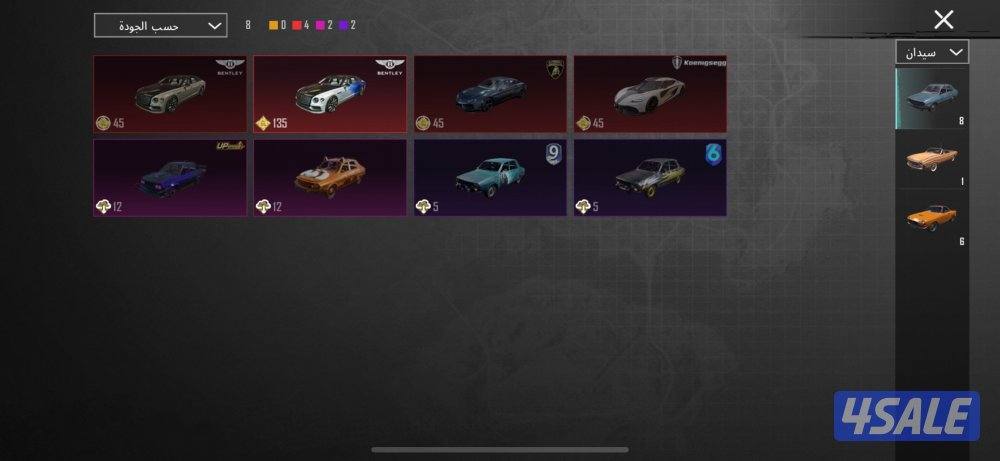Select the Bentley skin costing 135

330,94
